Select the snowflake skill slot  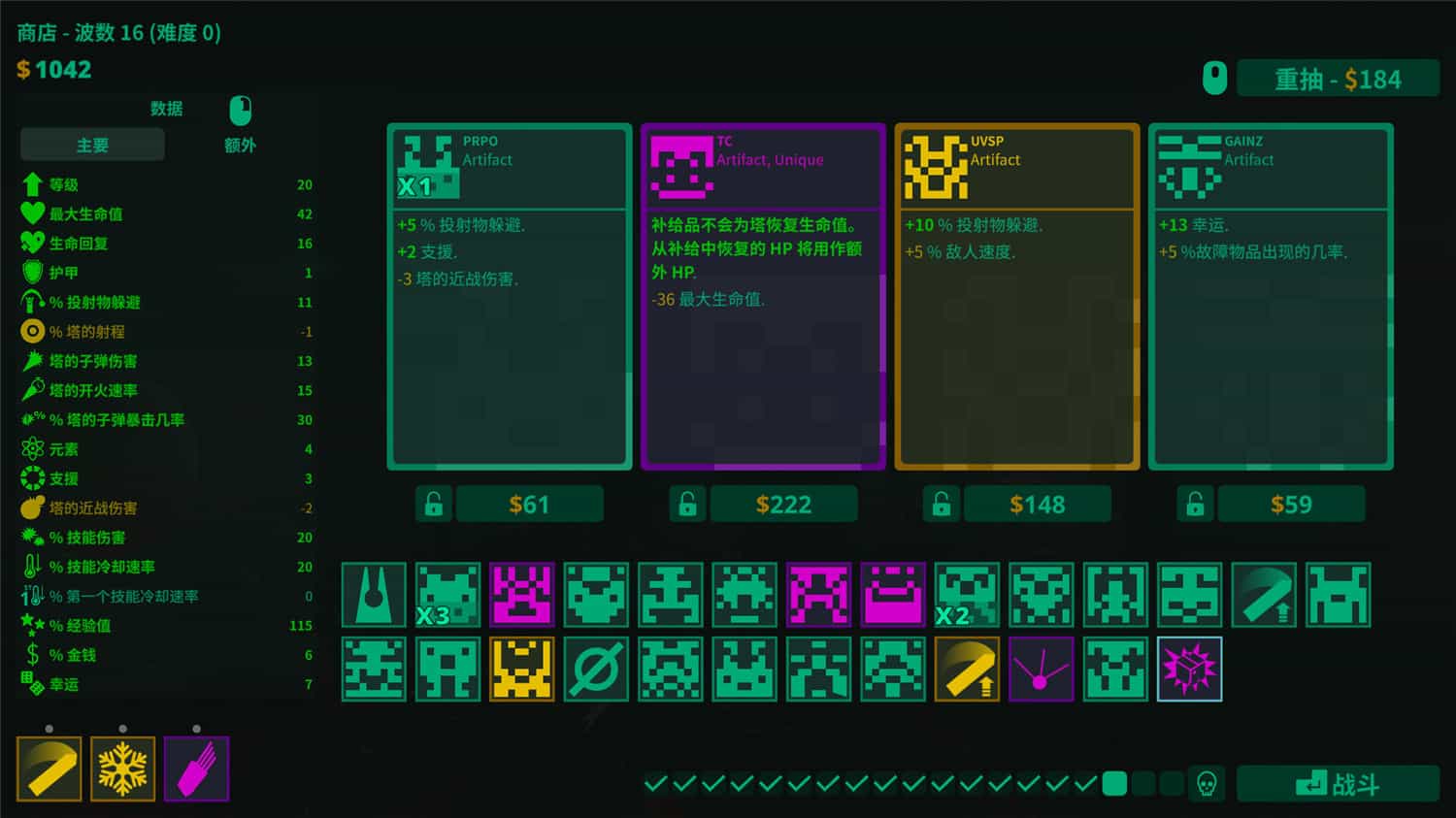click(122, 769)
